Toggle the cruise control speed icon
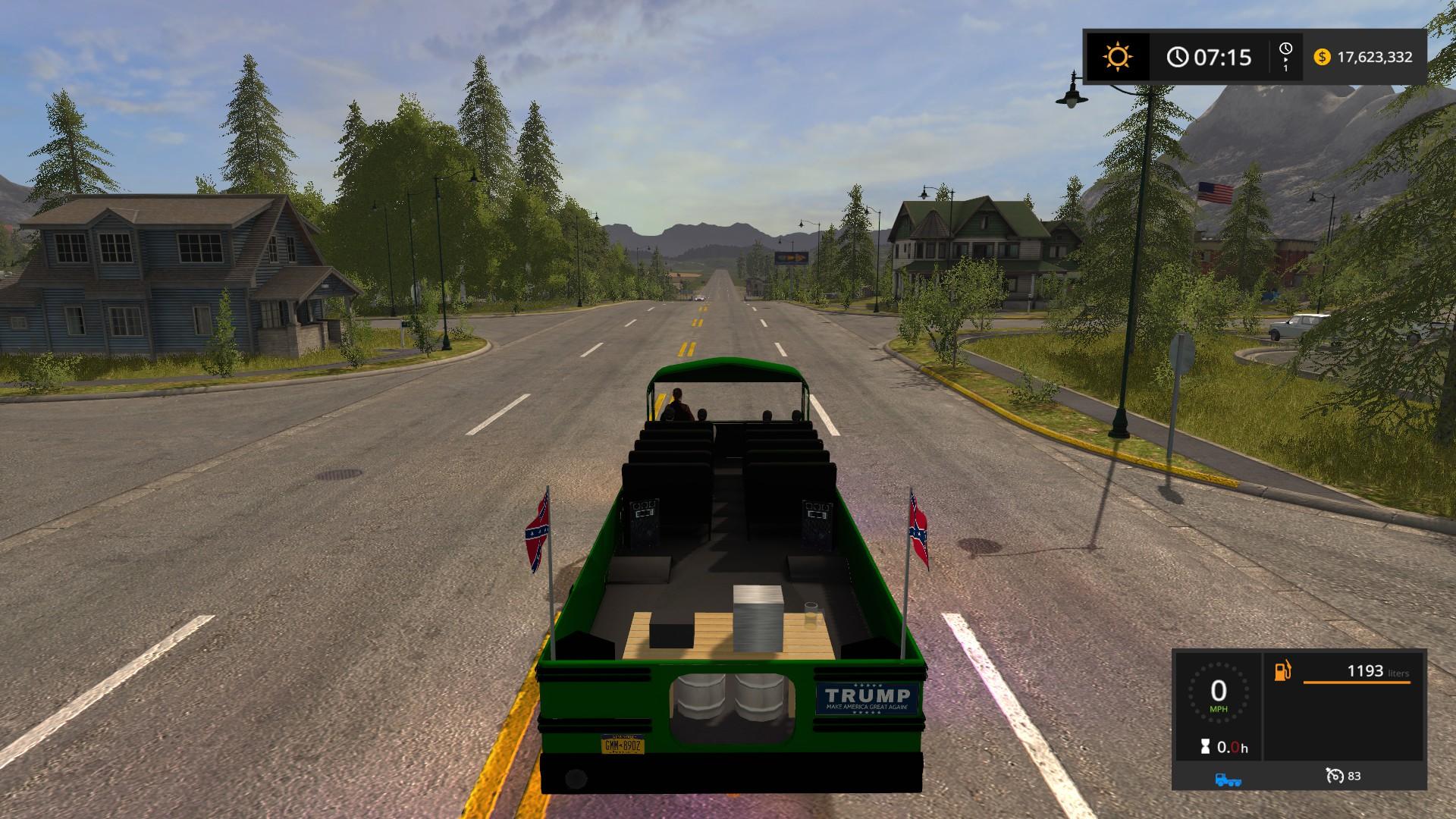Image resolution: width=1456 pixels, height=819 pixels. [1335, 776]
